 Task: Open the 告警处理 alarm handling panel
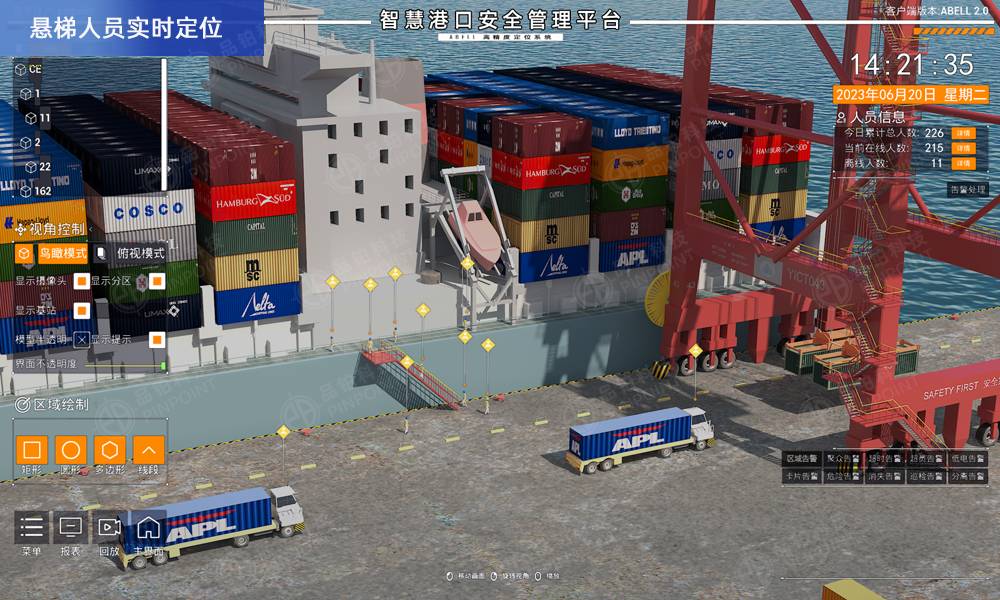[x=967, y=189]
